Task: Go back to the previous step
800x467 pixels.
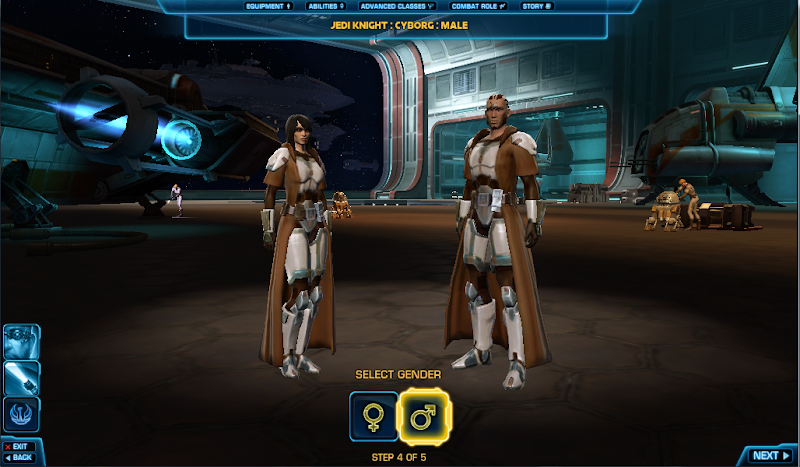Action: [x=19, y=458]
